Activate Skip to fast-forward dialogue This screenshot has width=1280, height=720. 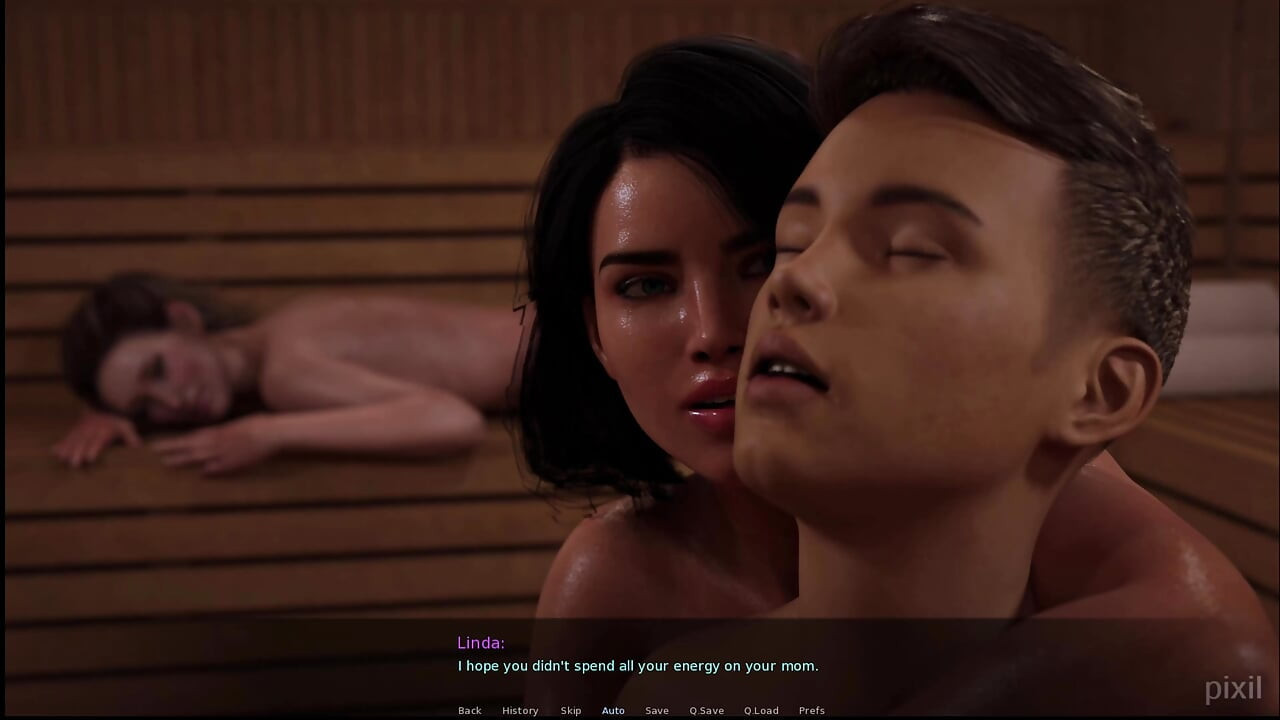click(x=571, y=711)
